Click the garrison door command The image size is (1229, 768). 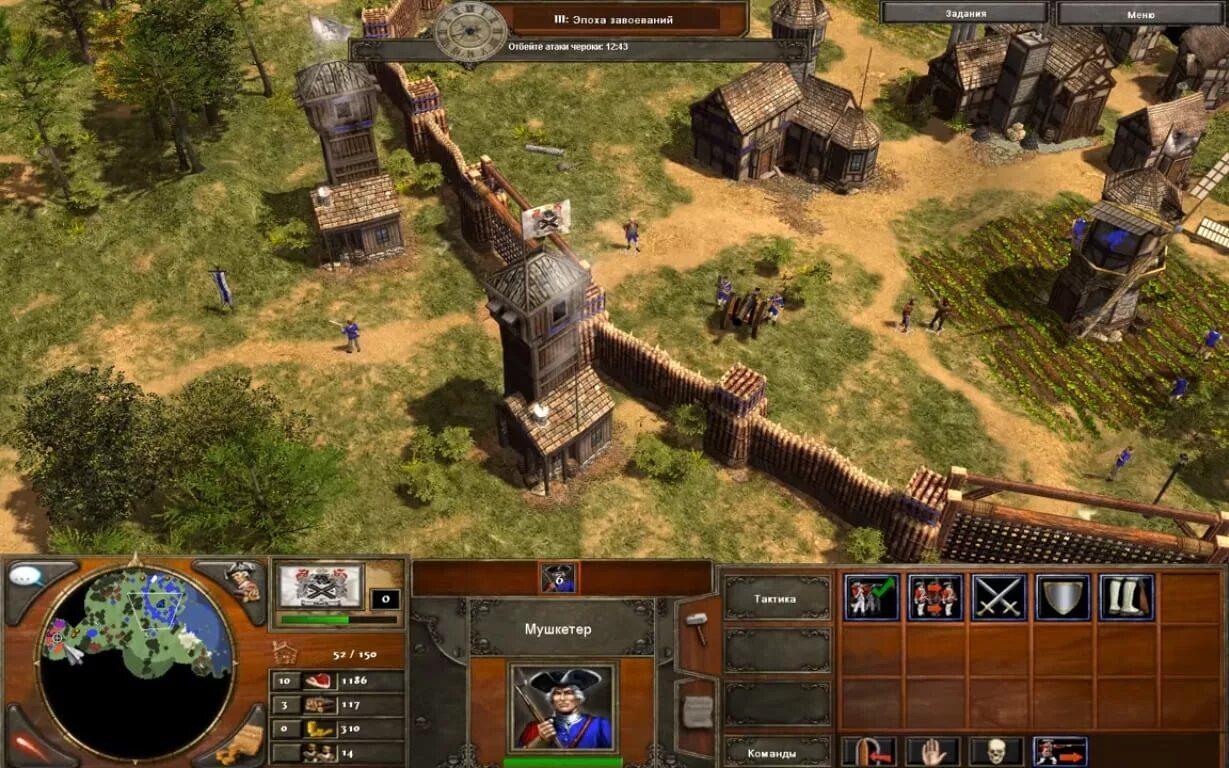coord(868,751)
